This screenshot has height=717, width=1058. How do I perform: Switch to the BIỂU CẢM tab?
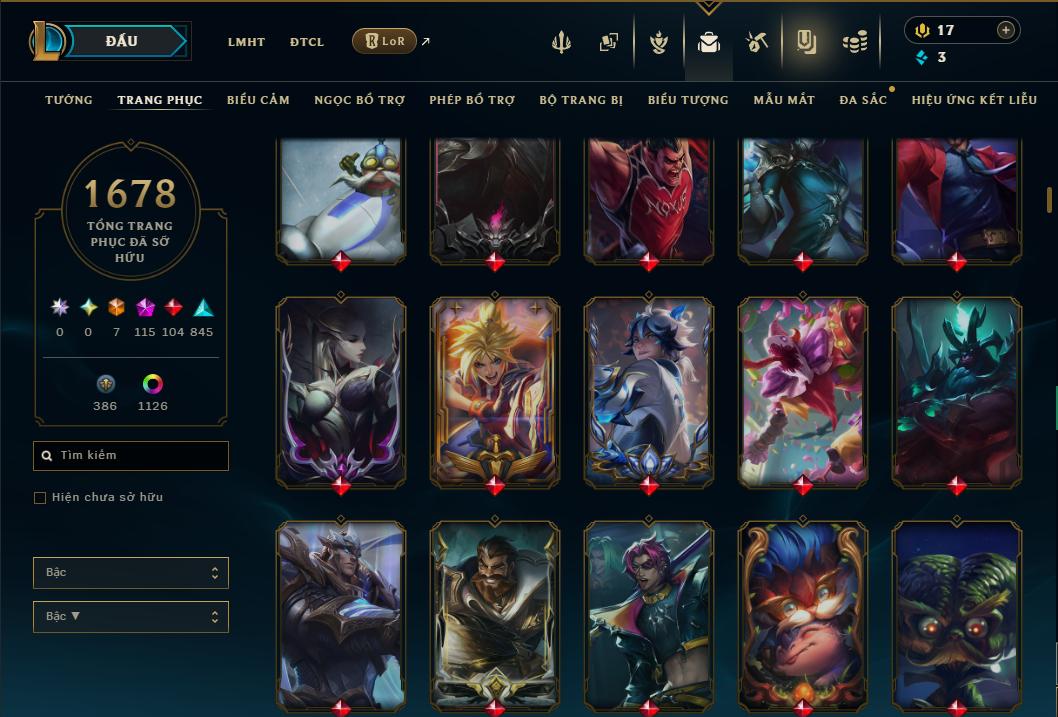(x=258, y=100)
